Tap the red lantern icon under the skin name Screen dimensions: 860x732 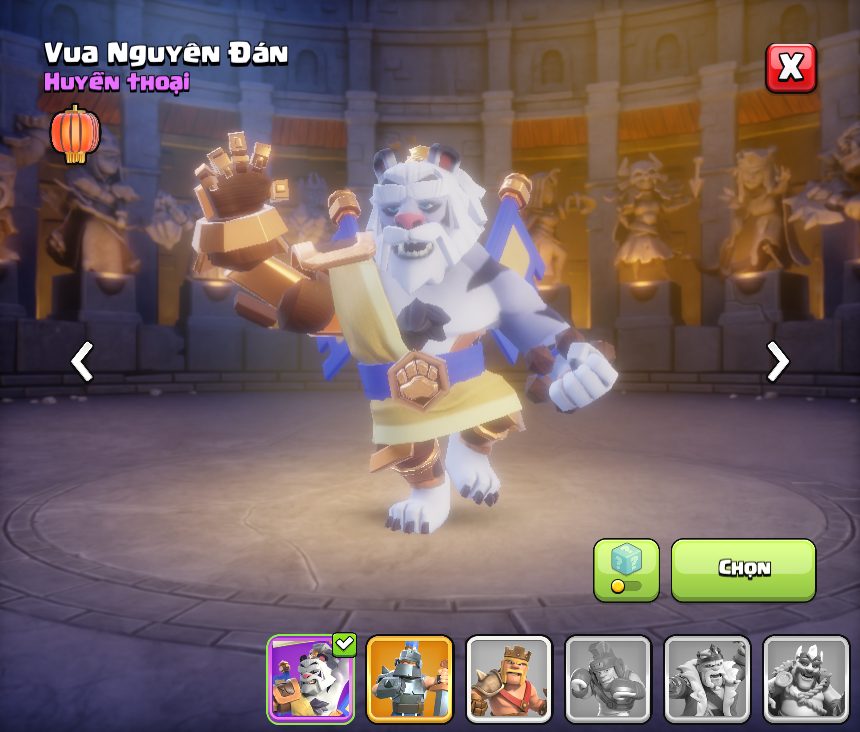[75, 134]
